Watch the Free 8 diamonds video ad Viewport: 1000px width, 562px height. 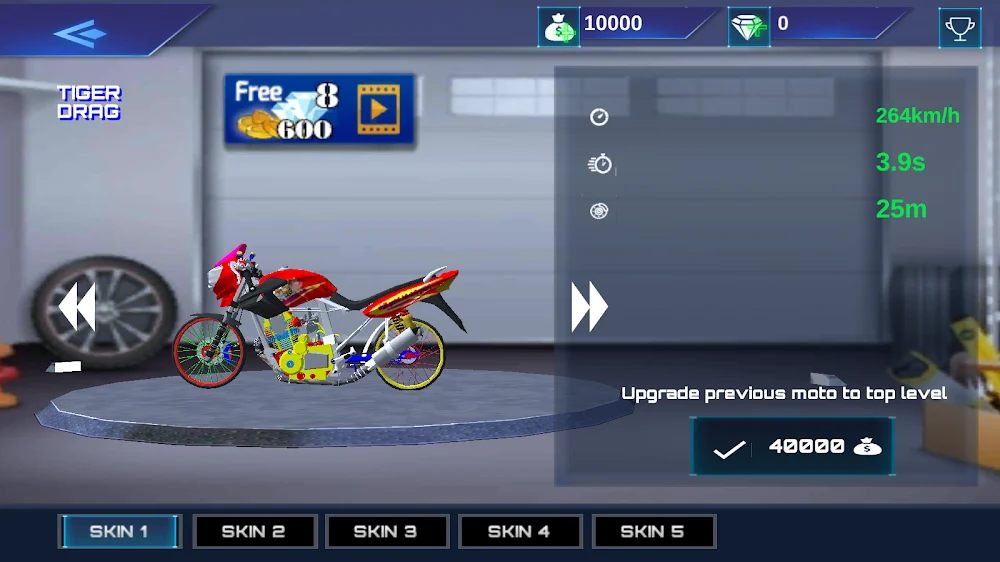pos(319,110)
